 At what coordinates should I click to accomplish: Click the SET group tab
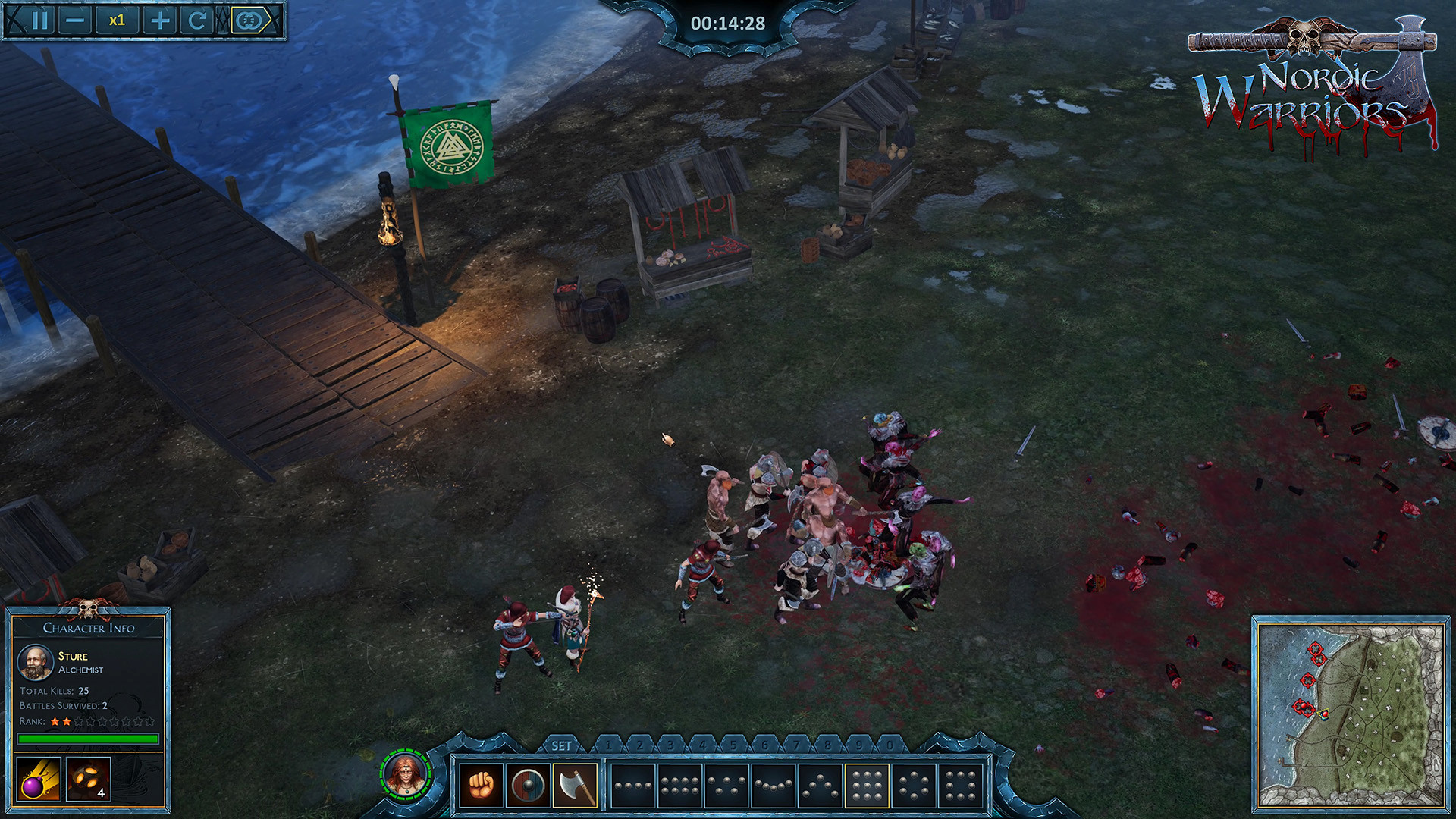click(x=561, y=746)
